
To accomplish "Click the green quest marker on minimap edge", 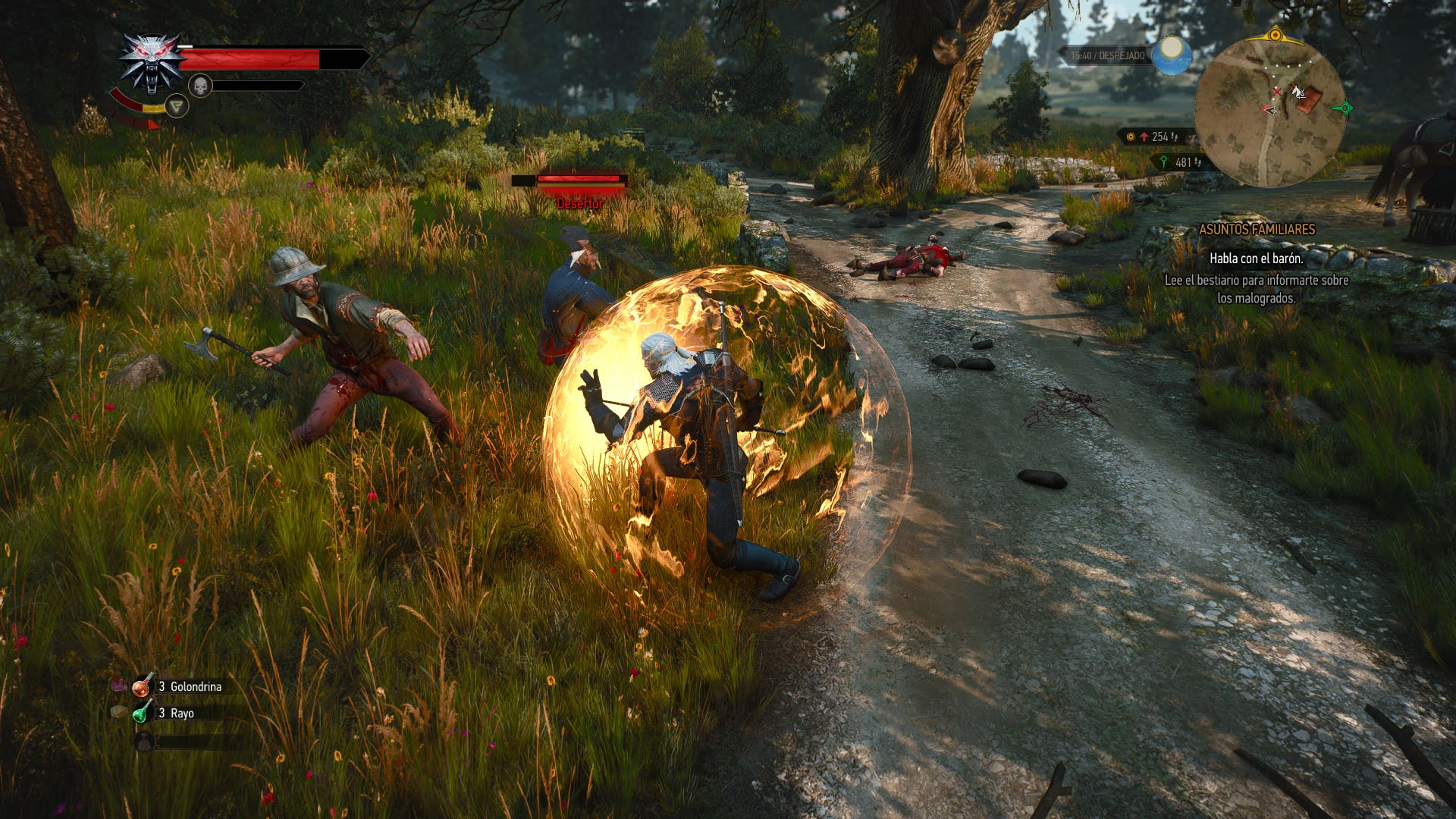I will coord(1345,108).
